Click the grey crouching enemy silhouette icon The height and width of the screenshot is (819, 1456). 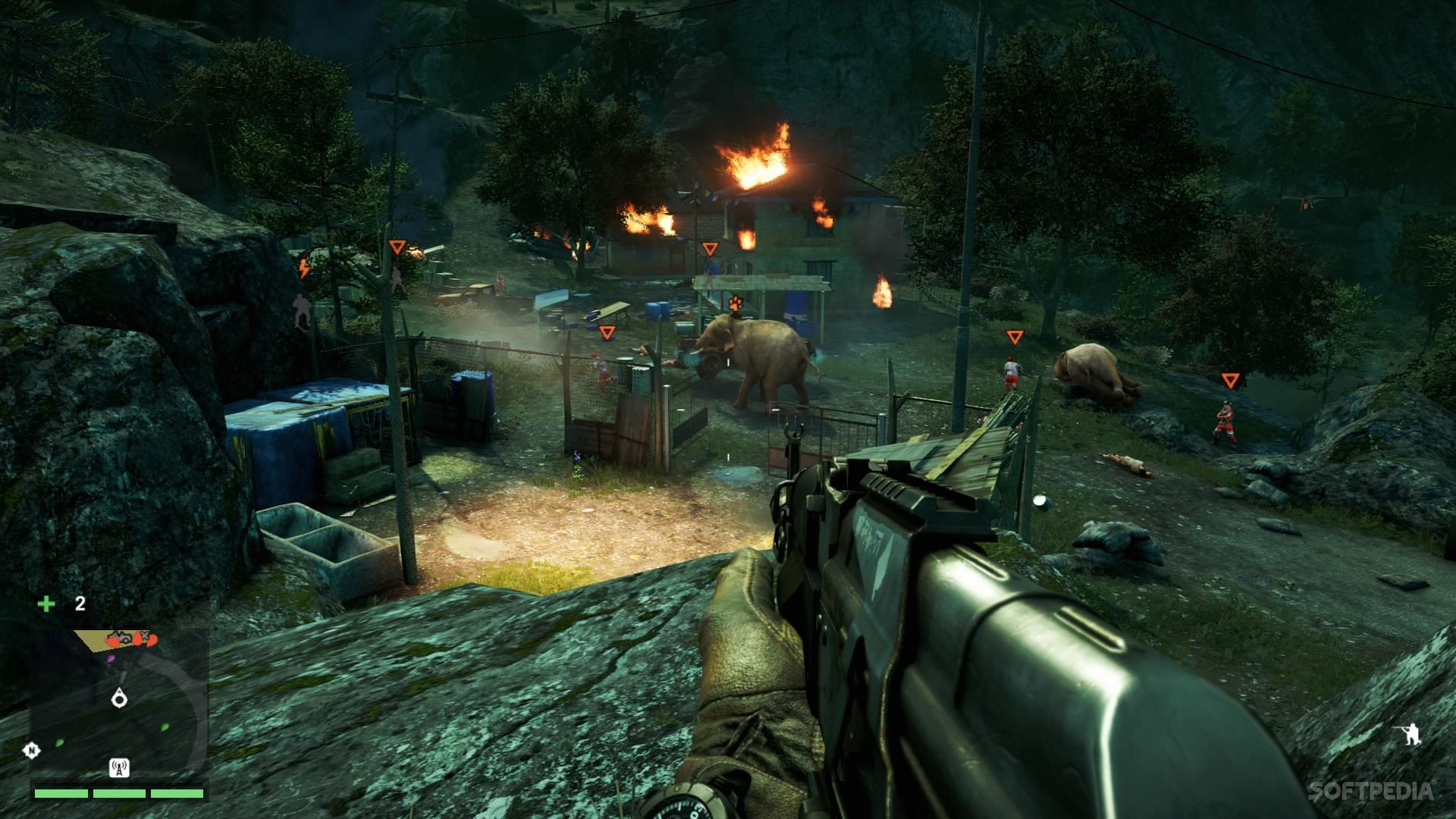[301, 311]
